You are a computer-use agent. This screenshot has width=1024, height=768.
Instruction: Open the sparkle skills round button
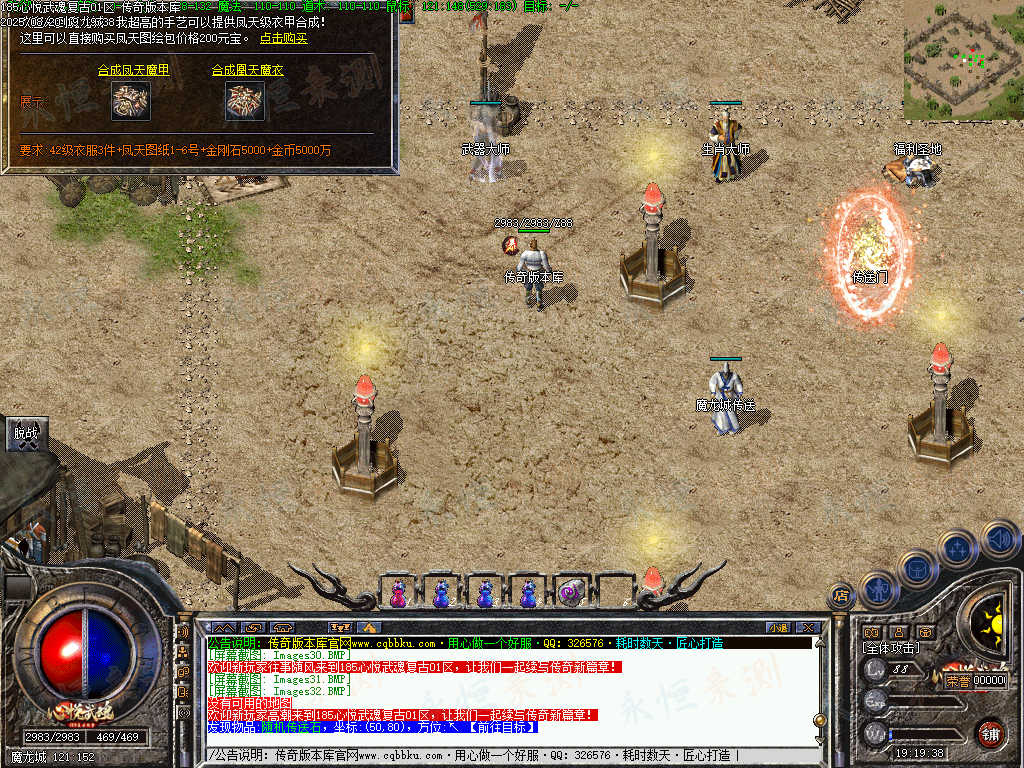[957, 548]
